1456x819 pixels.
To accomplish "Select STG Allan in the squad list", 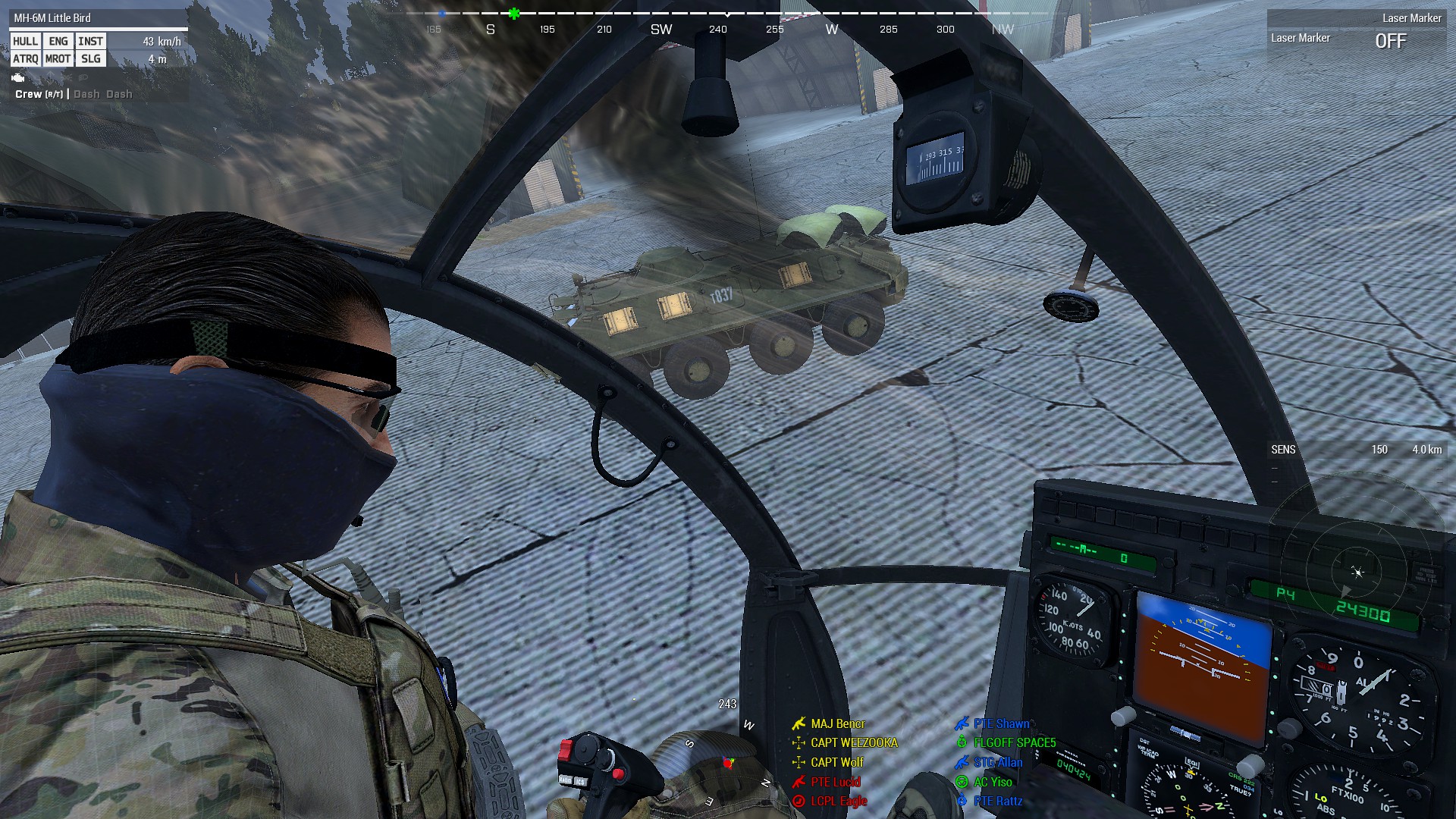I will coord(997,763).
